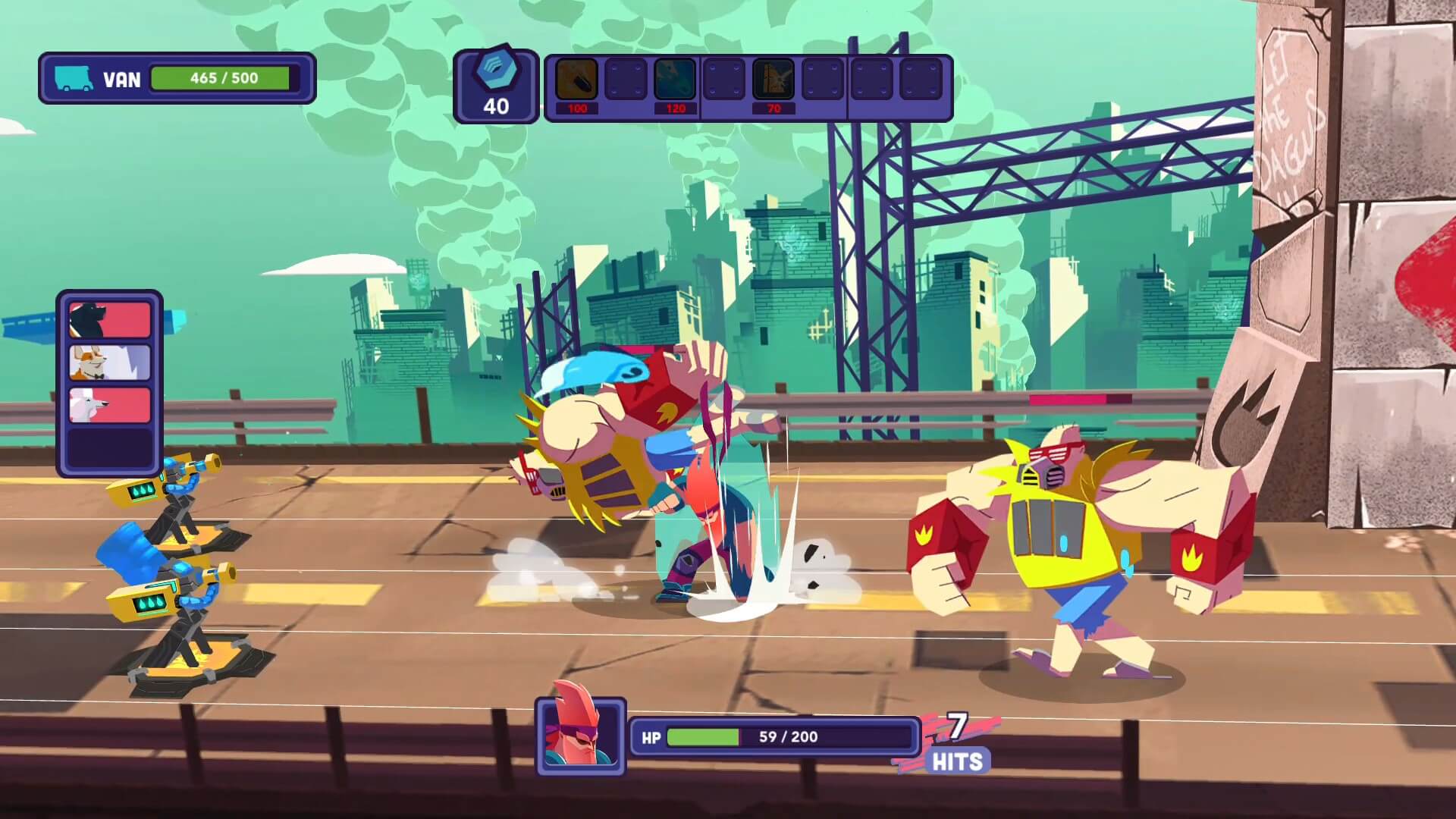Choose the corgi with bow tie portrait
This screenshot has width=1456, height=819.
coord(110,362)
